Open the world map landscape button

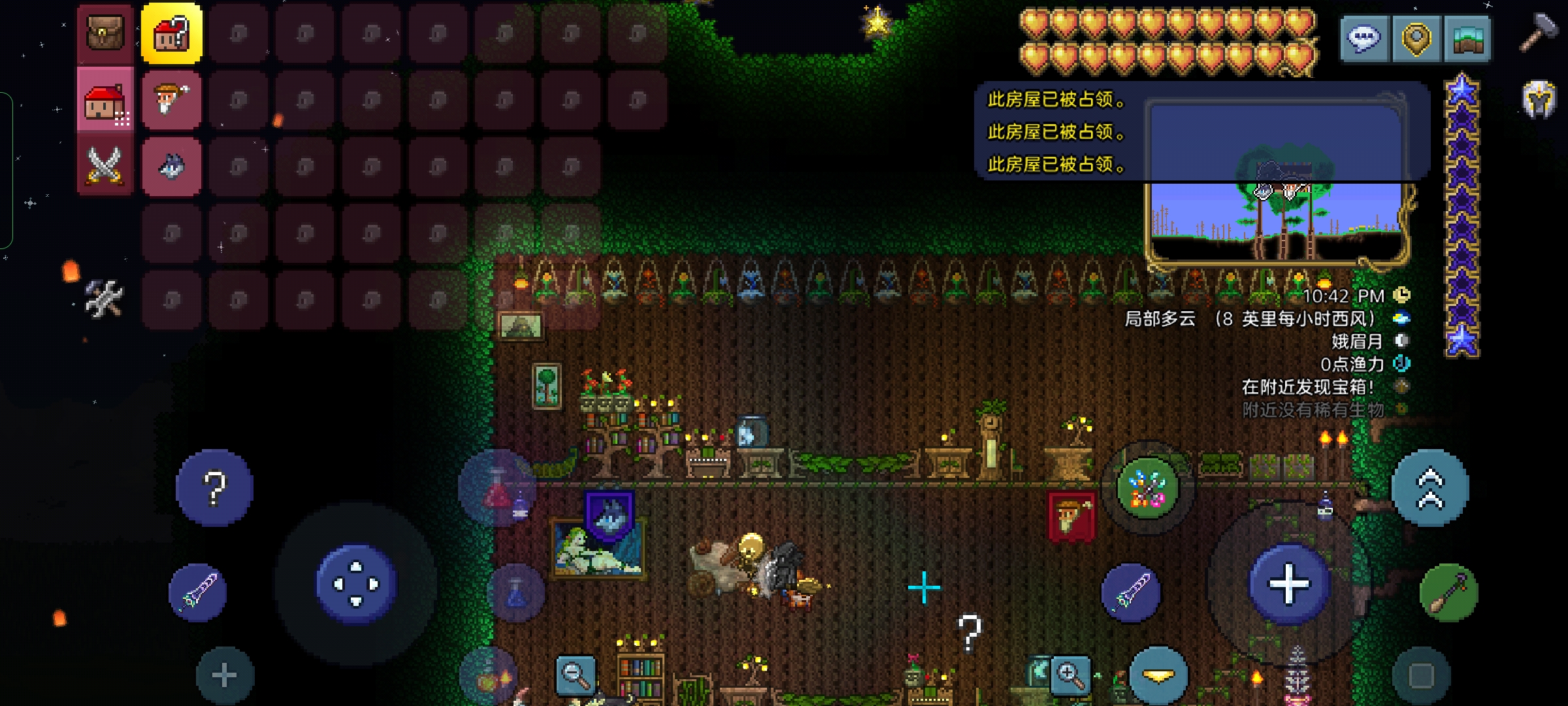(1467, 39)
